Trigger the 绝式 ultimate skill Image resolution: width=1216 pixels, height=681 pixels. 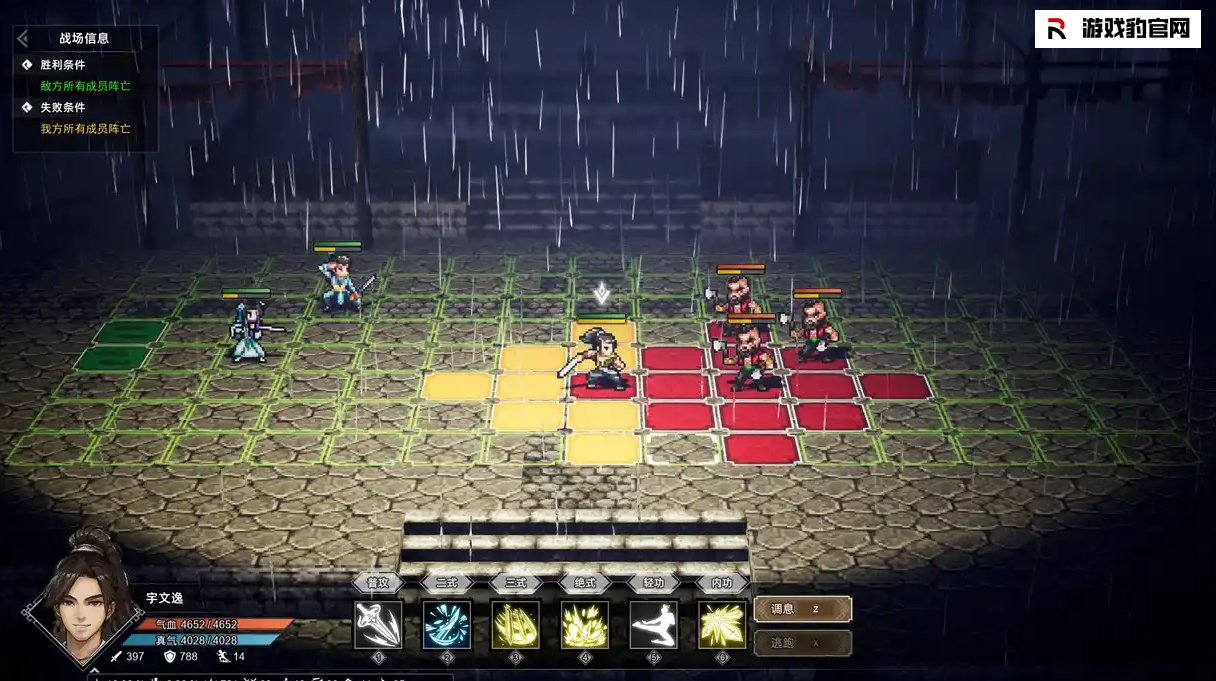pos(585,624)
